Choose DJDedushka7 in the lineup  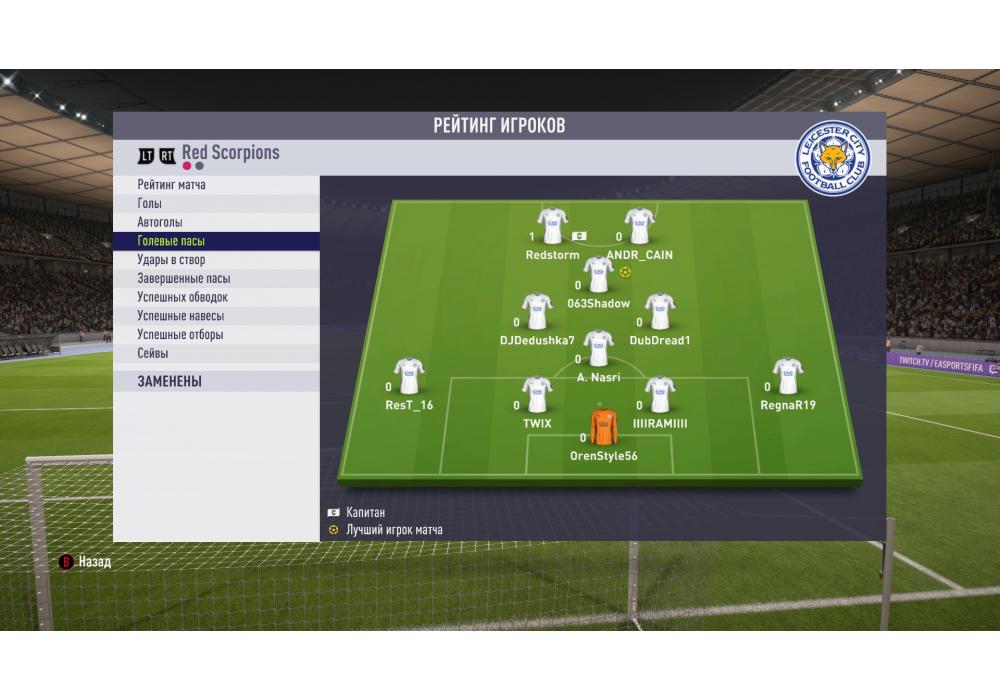point(537,312)
